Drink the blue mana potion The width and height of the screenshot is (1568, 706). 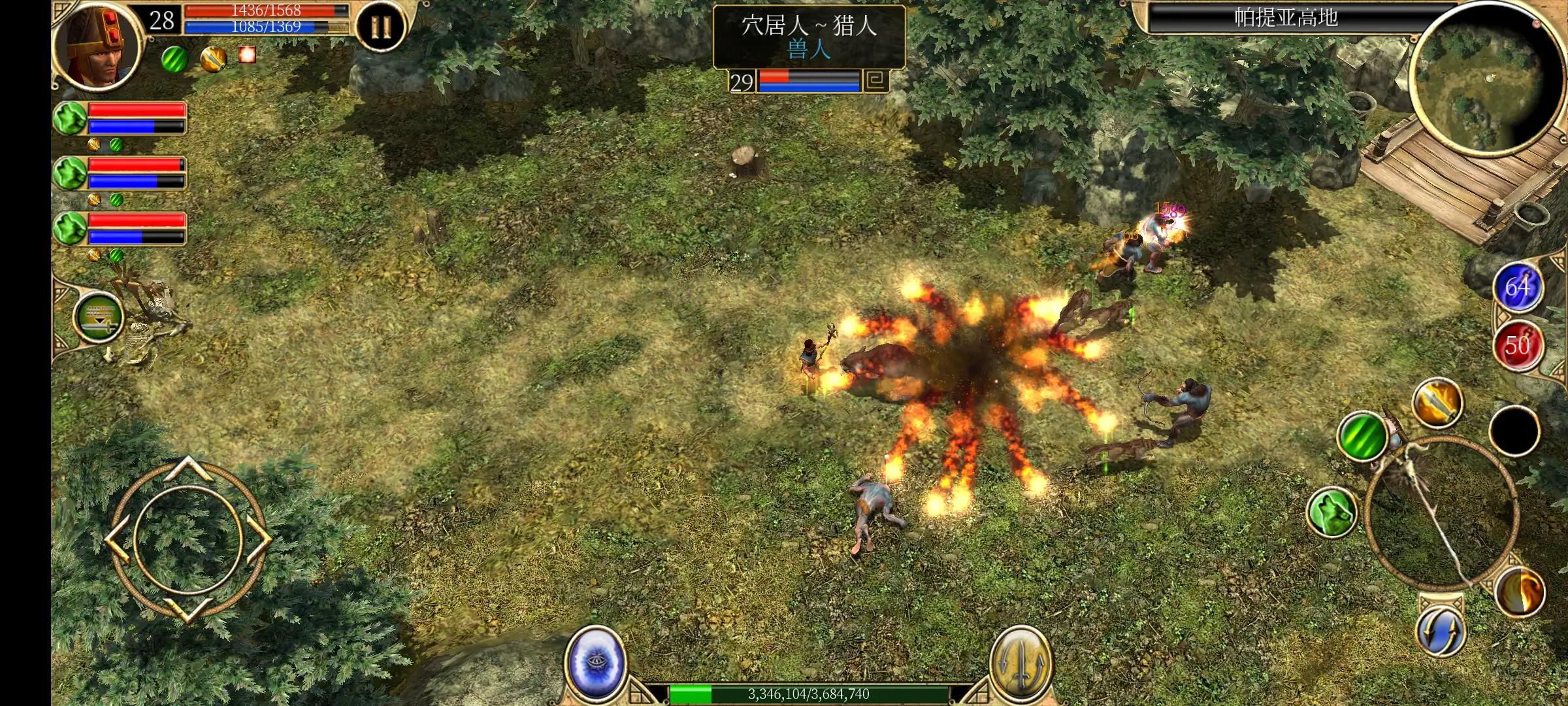tap(1518, 287)
